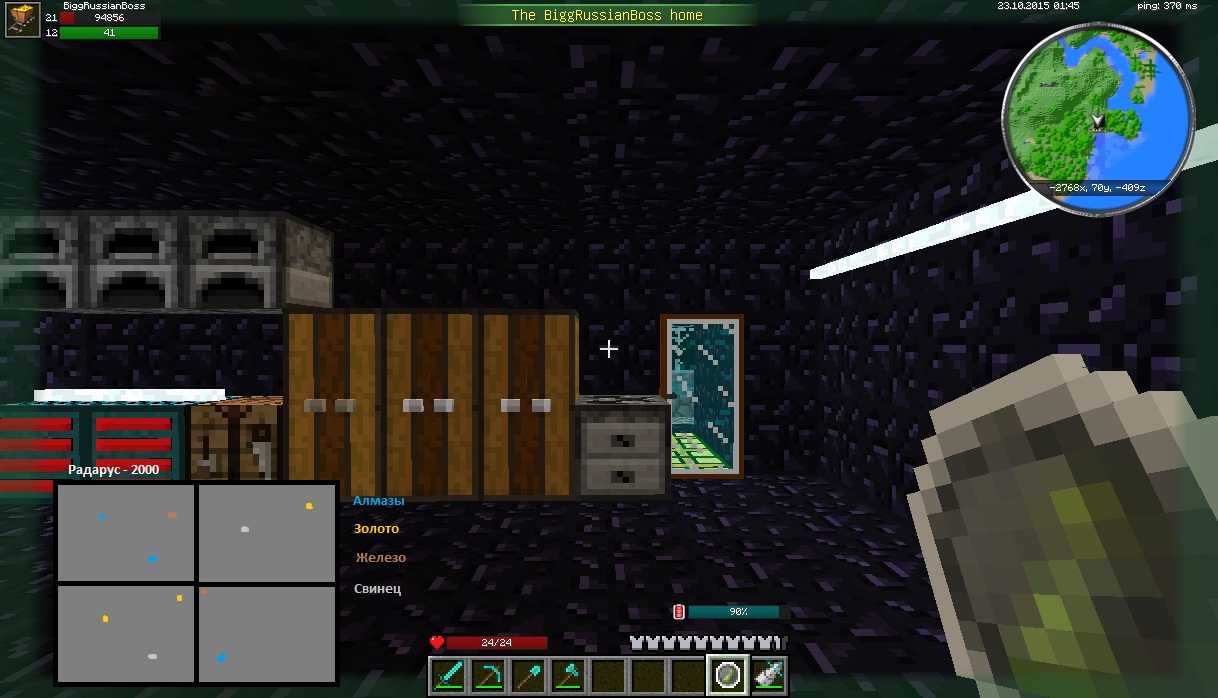Image resolution: width=1218 pixels, height=698 pixels.
Task: Select the highlighted round scanner item slot
Action: point(728,675)
